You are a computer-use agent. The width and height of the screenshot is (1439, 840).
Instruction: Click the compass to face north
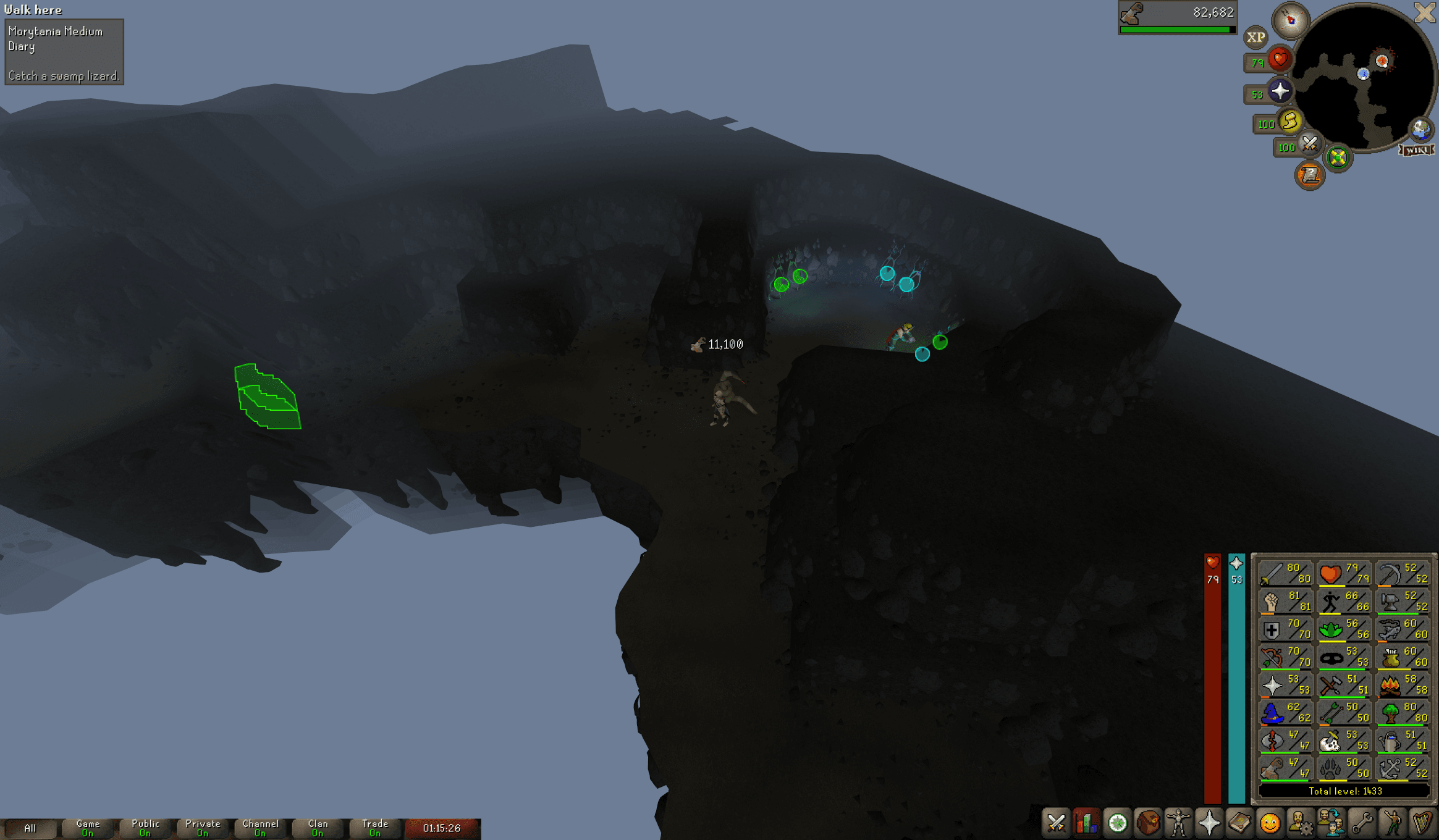(x=1290, y=20)
